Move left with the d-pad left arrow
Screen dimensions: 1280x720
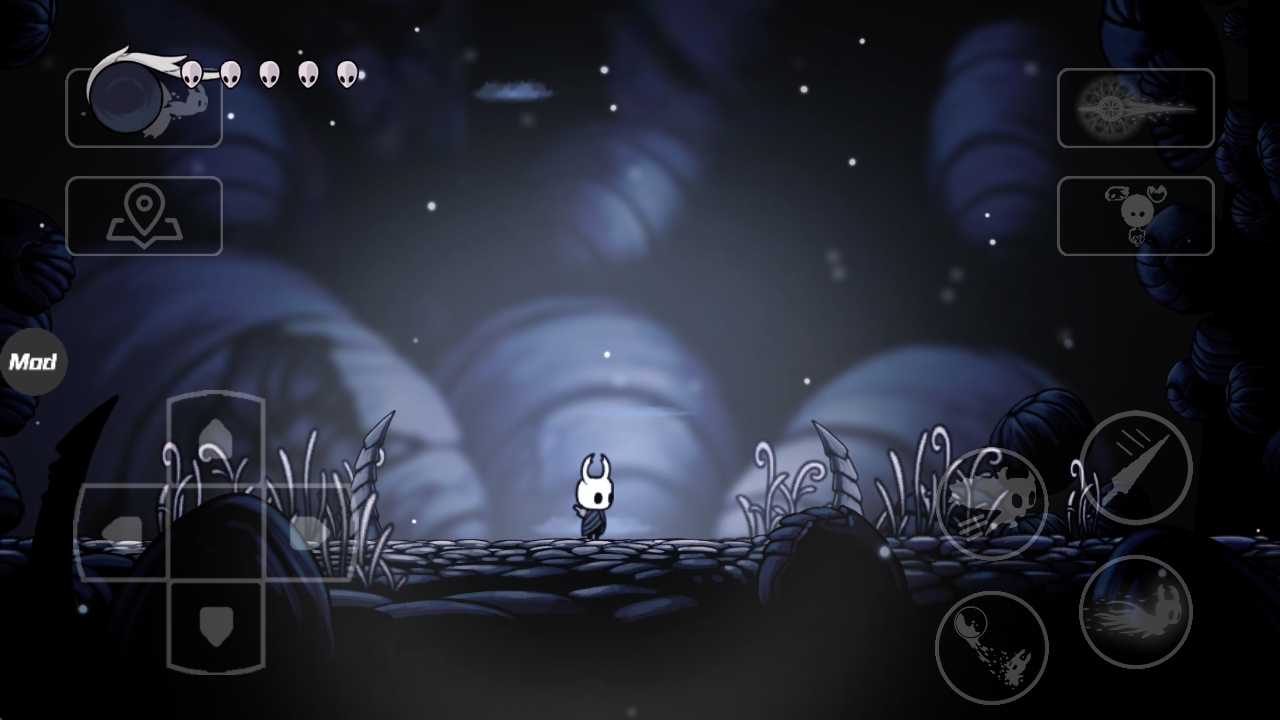[x=122, y=532]
